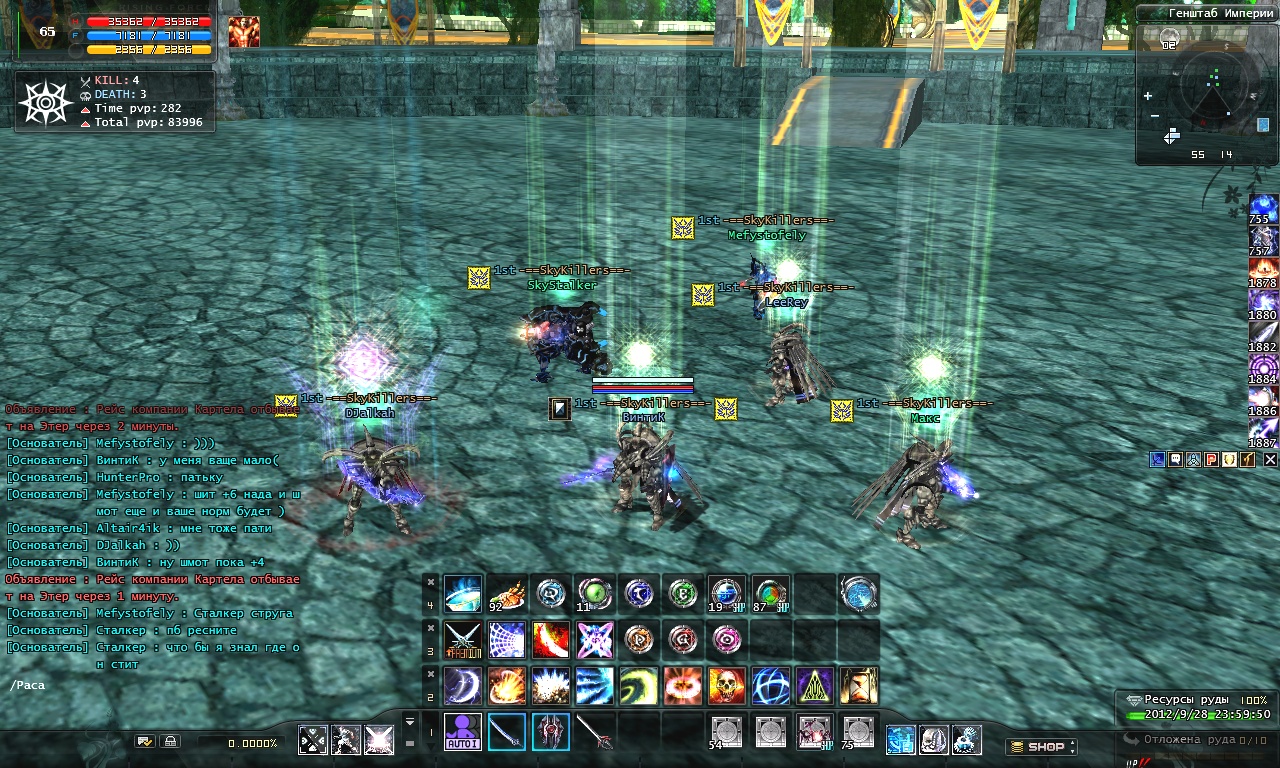Use the hourglass skill icon
Image resolution: width=1280 pixels, height=768 pixels.
click(859, 686)
